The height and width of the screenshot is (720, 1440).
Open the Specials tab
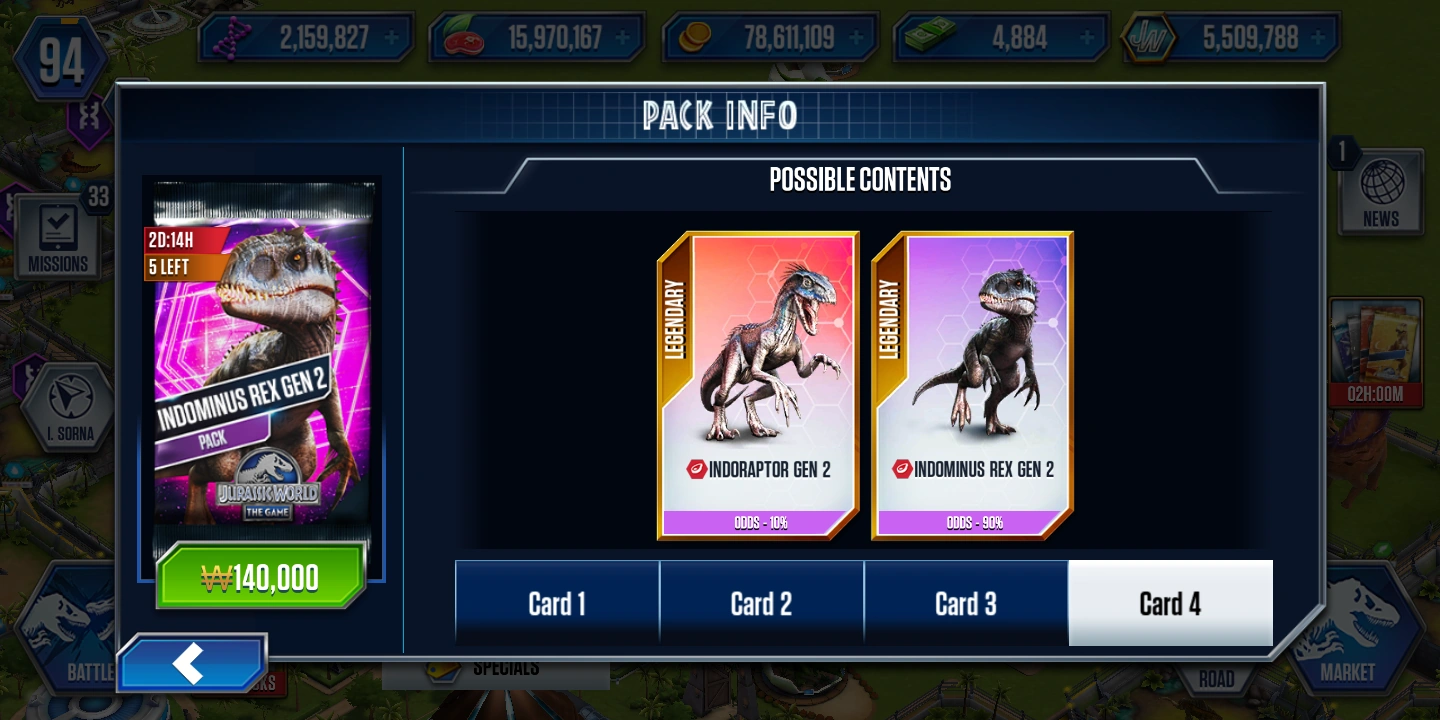(496, 675)
